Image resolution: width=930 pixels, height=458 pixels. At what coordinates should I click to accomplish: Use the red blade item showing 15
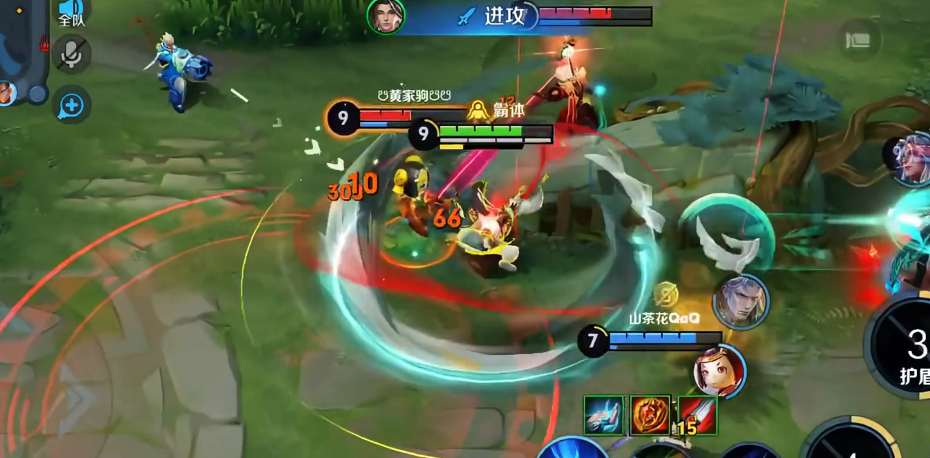coord(695,415)
